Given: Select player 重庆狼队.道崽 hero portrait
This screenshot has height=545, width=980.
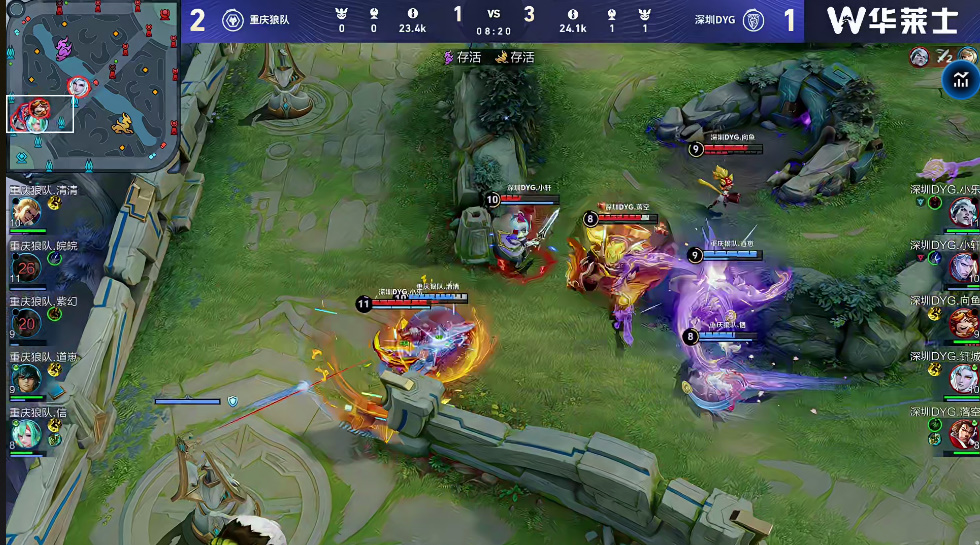Looking at the screenshot, I should [x=24, y=377].
